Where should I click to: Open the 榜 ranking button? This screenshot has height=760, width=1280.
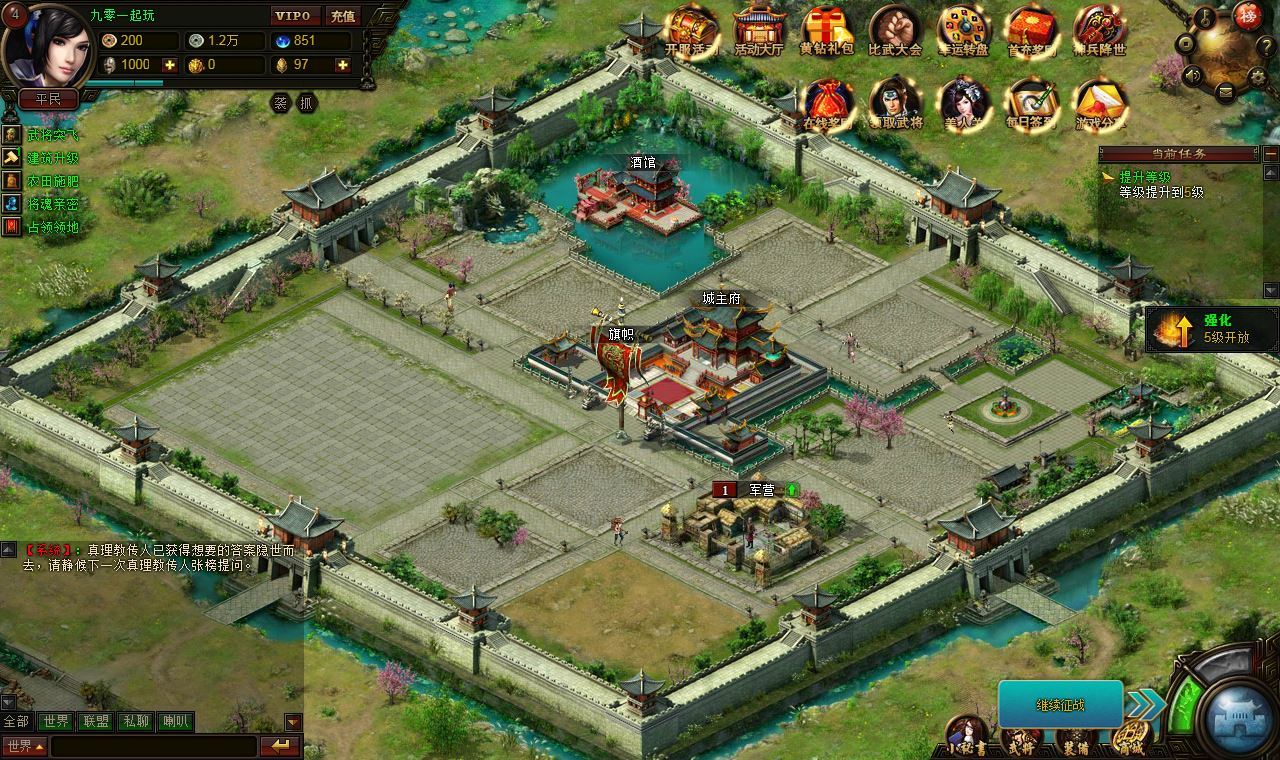[1246, 14]
